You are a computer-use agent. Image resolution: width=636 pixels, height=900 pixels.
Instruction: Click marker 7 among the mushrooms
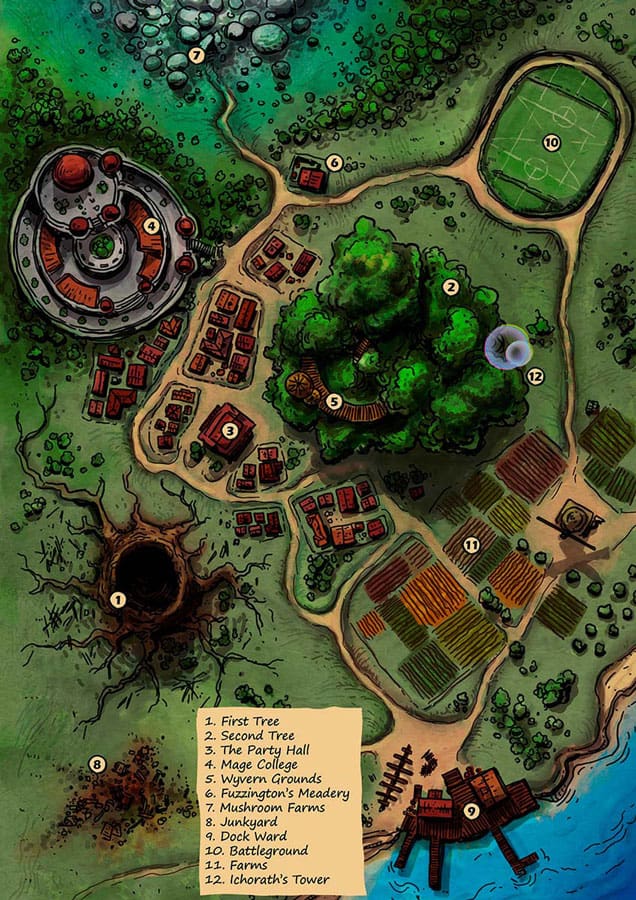(x=196, y=55)
